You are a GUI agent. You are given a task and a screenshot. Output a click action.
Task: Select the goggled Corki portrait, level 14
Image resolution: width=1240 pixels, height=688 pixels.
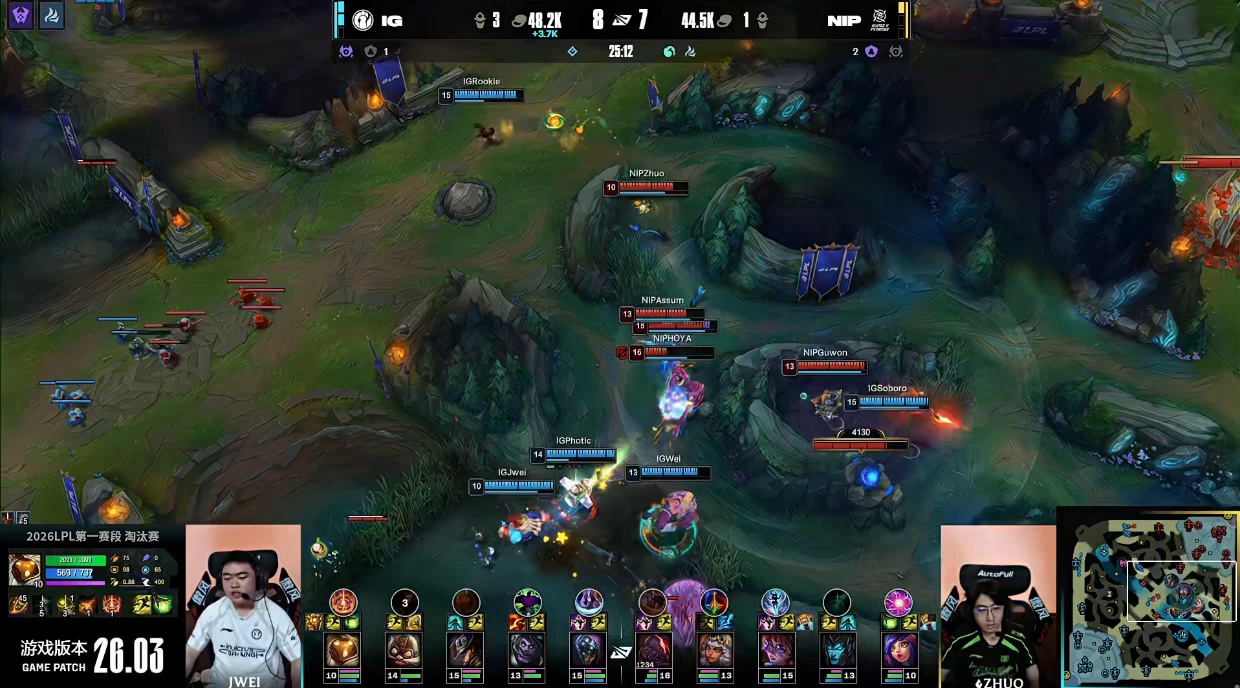tap(404, 650)
